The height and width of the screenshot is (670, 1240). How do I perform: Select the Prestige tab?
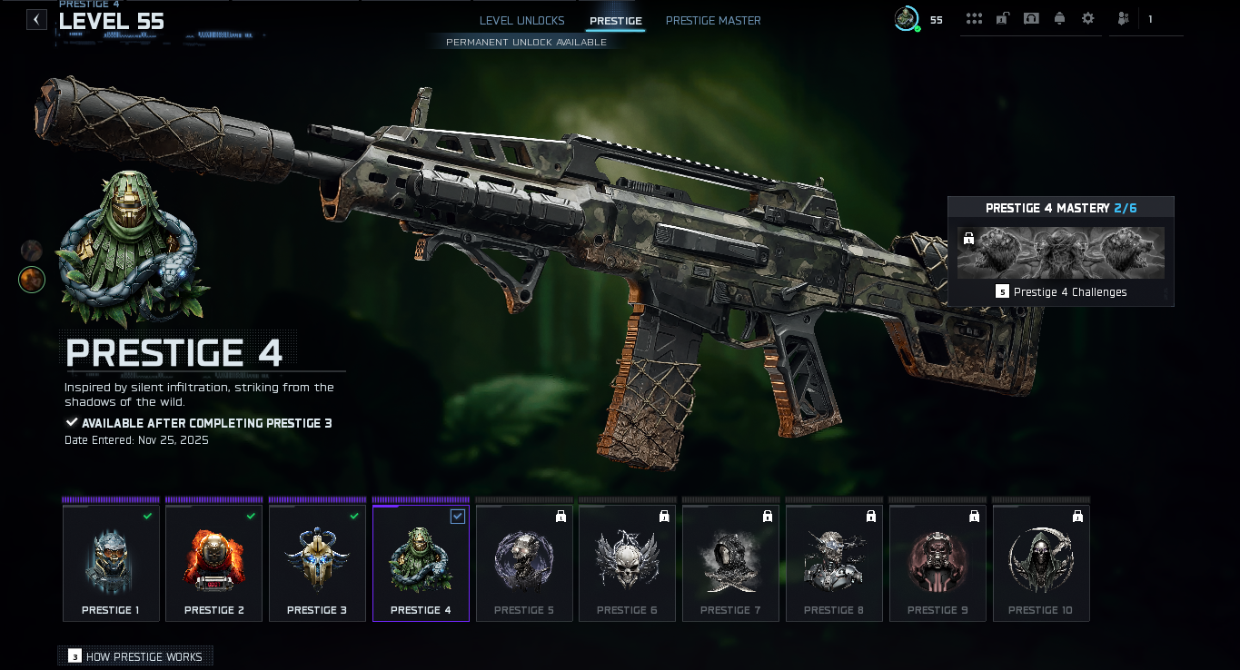(616, 21)
